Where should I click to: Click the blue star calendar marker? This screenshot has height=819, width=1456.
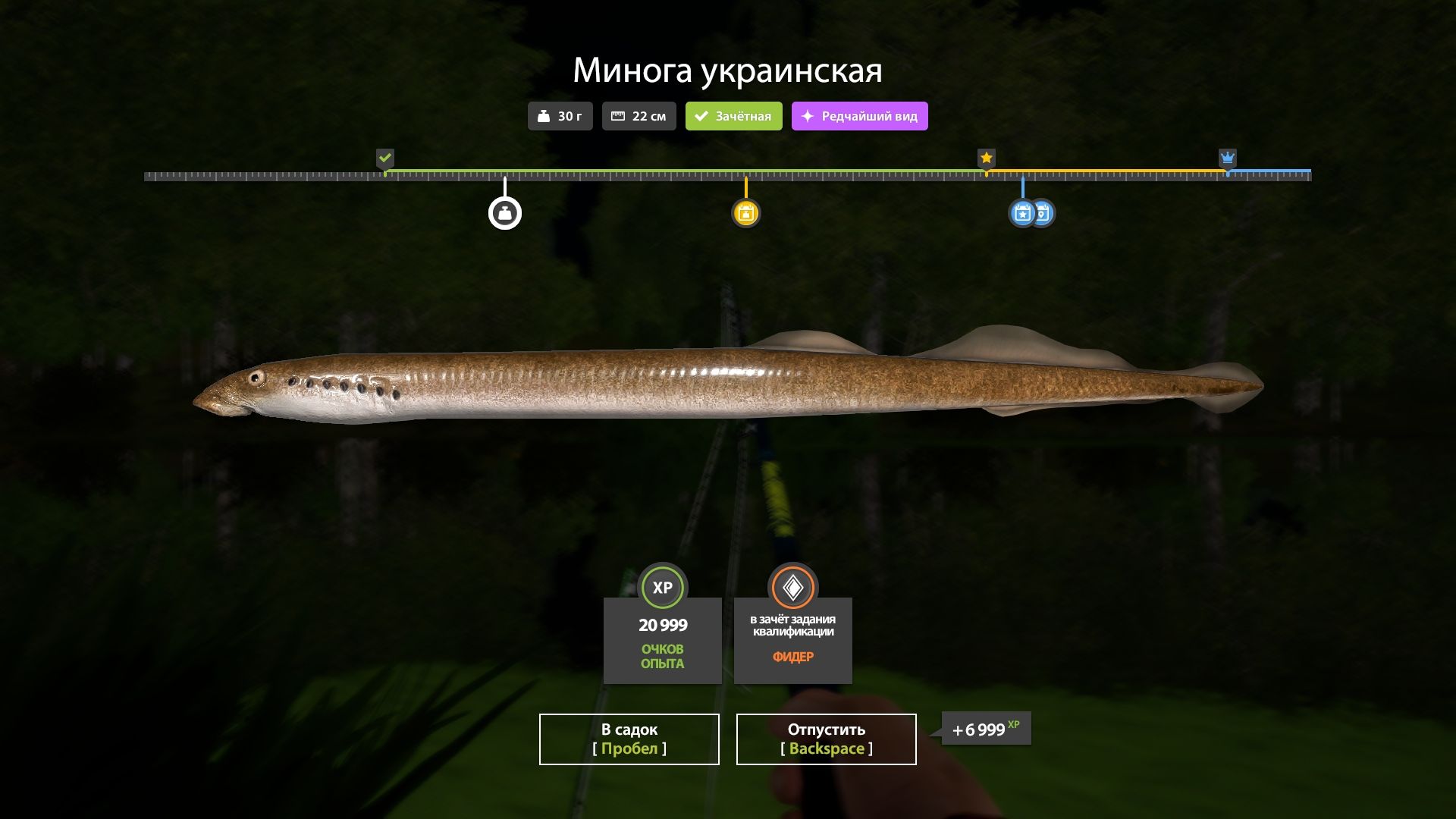pos(1022,213)
